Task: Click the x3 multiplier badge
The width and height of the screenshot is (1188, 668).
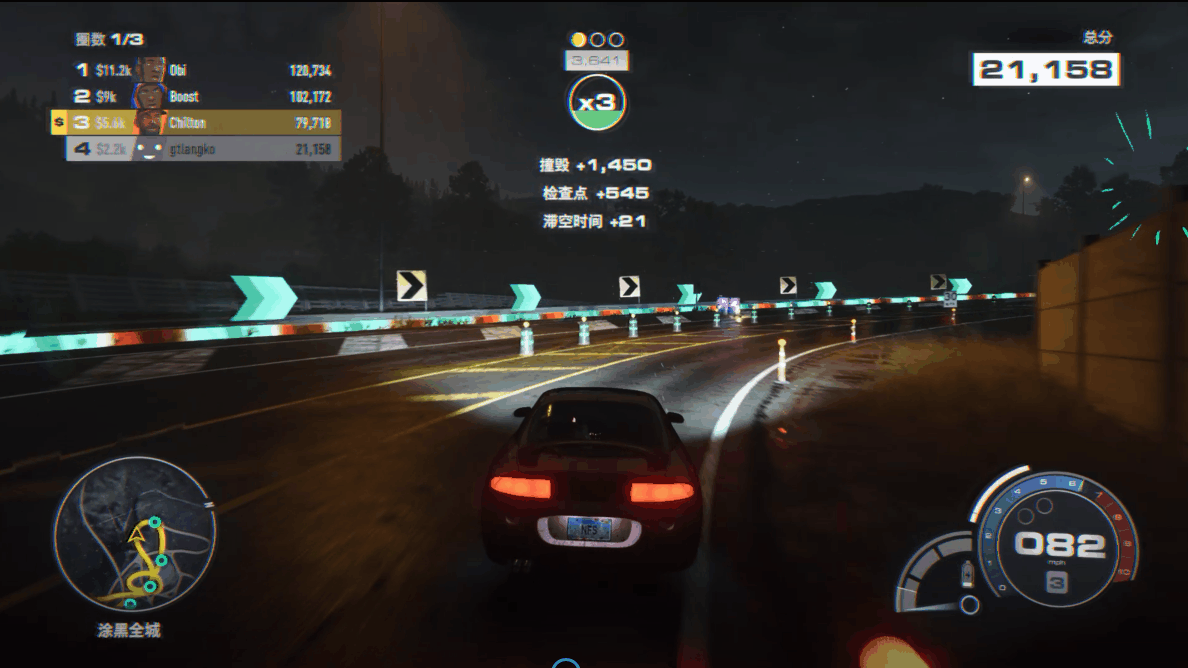Action: click(x=597, y=102)
